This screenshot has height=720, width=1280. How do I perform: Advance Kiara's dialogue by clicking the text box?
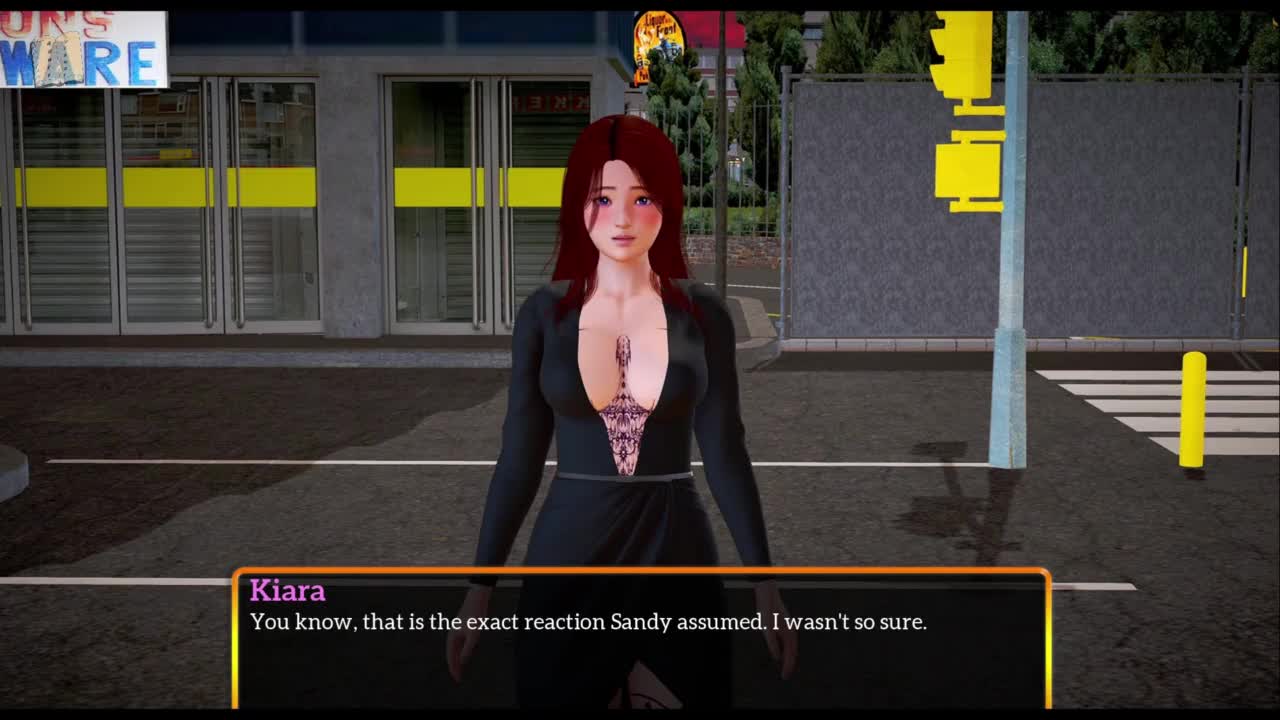pos(640,640)
